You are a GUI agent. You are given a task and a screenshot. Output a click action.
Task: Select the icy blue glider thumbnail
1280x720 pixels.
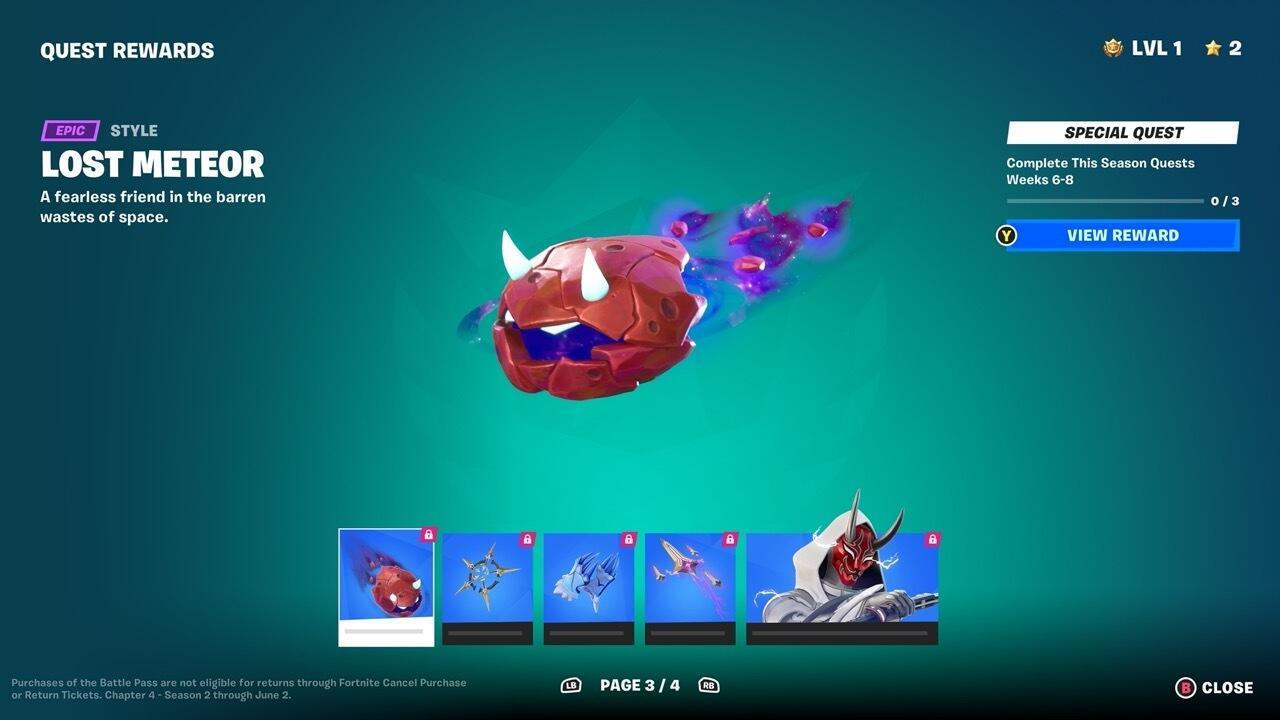pos(588,578)
